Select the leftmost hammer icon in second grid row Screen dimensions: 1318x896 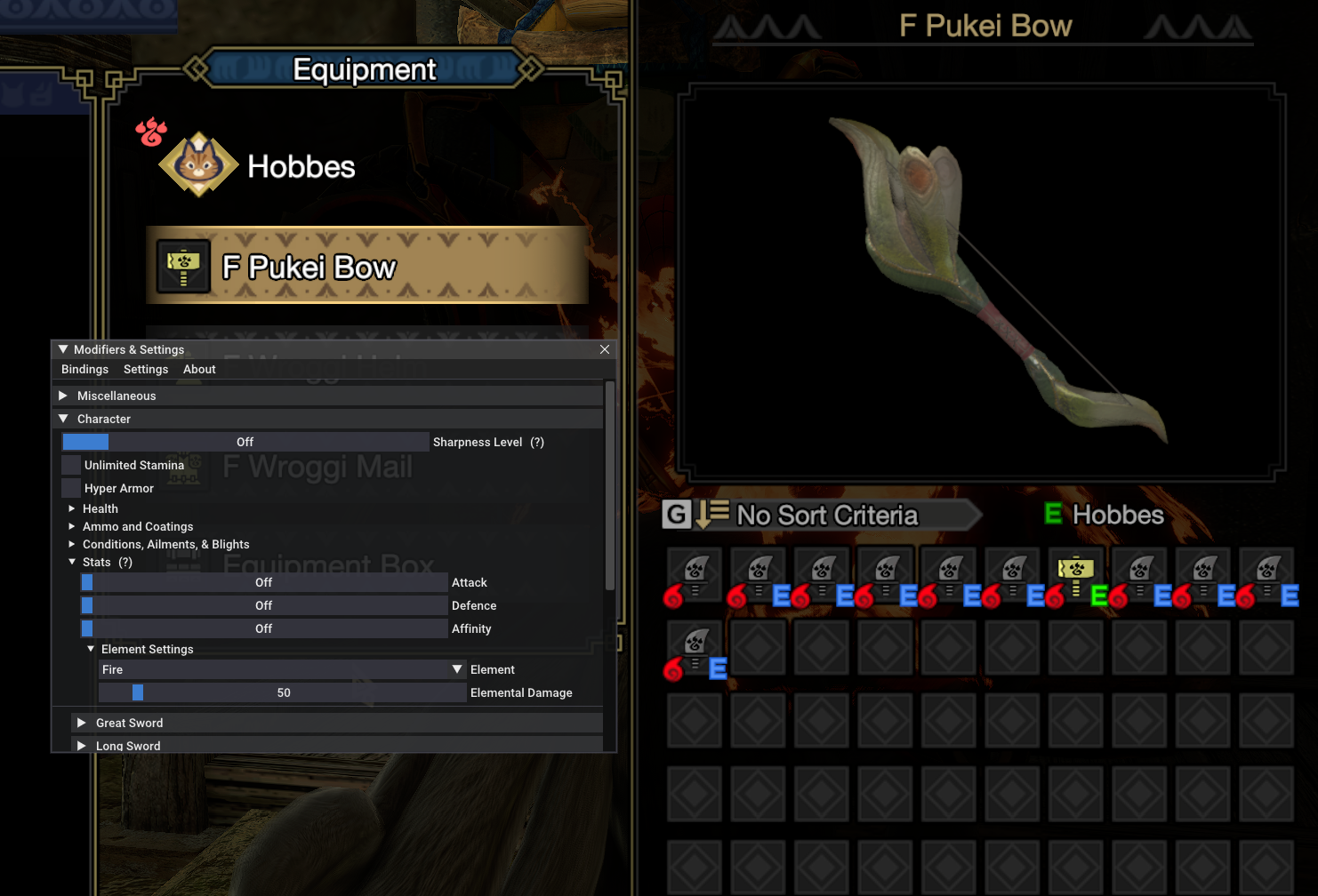click(x=694, y=646)
